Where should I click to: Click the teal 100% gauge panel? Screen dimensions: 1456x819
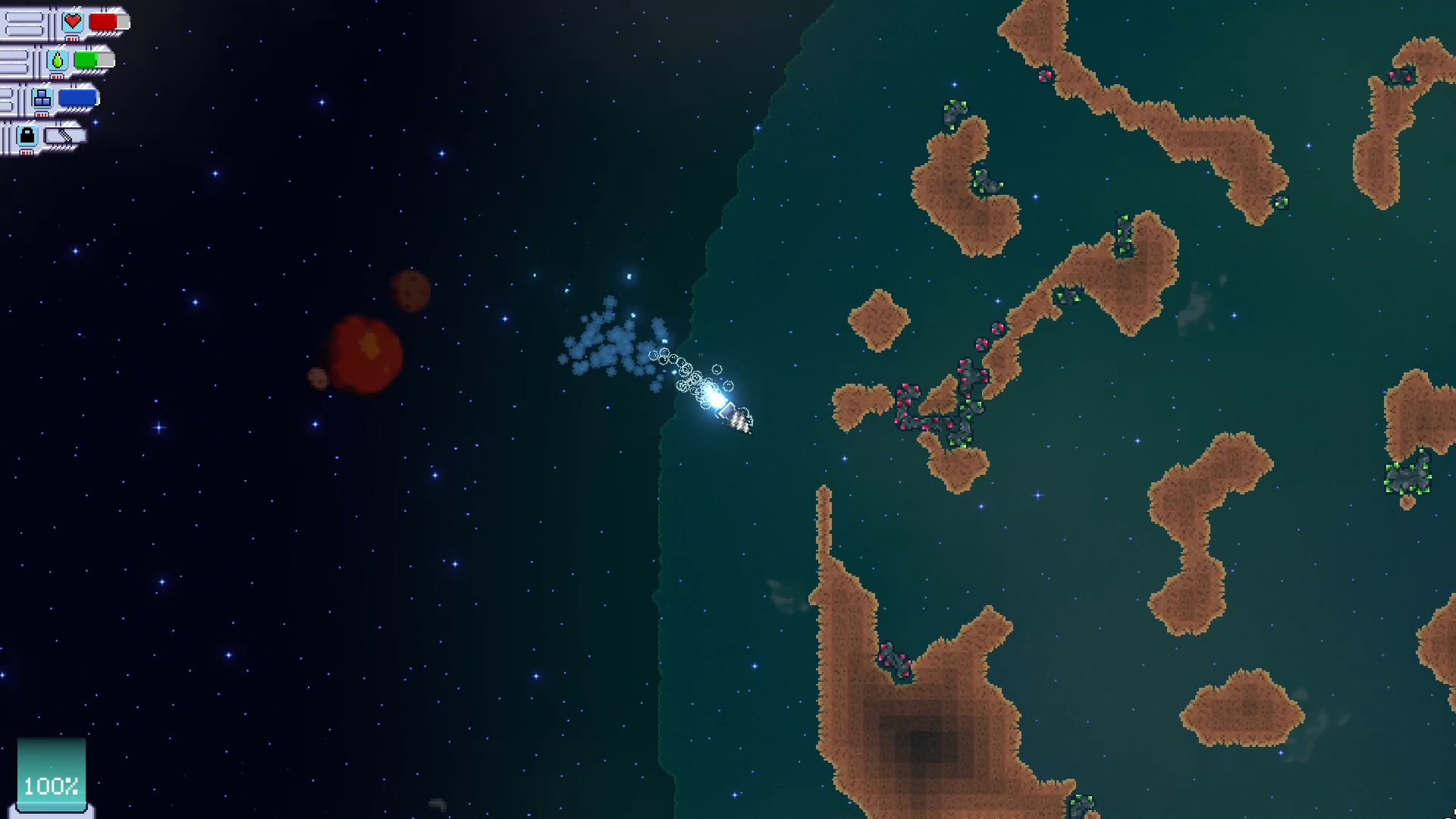click(52, 773)
